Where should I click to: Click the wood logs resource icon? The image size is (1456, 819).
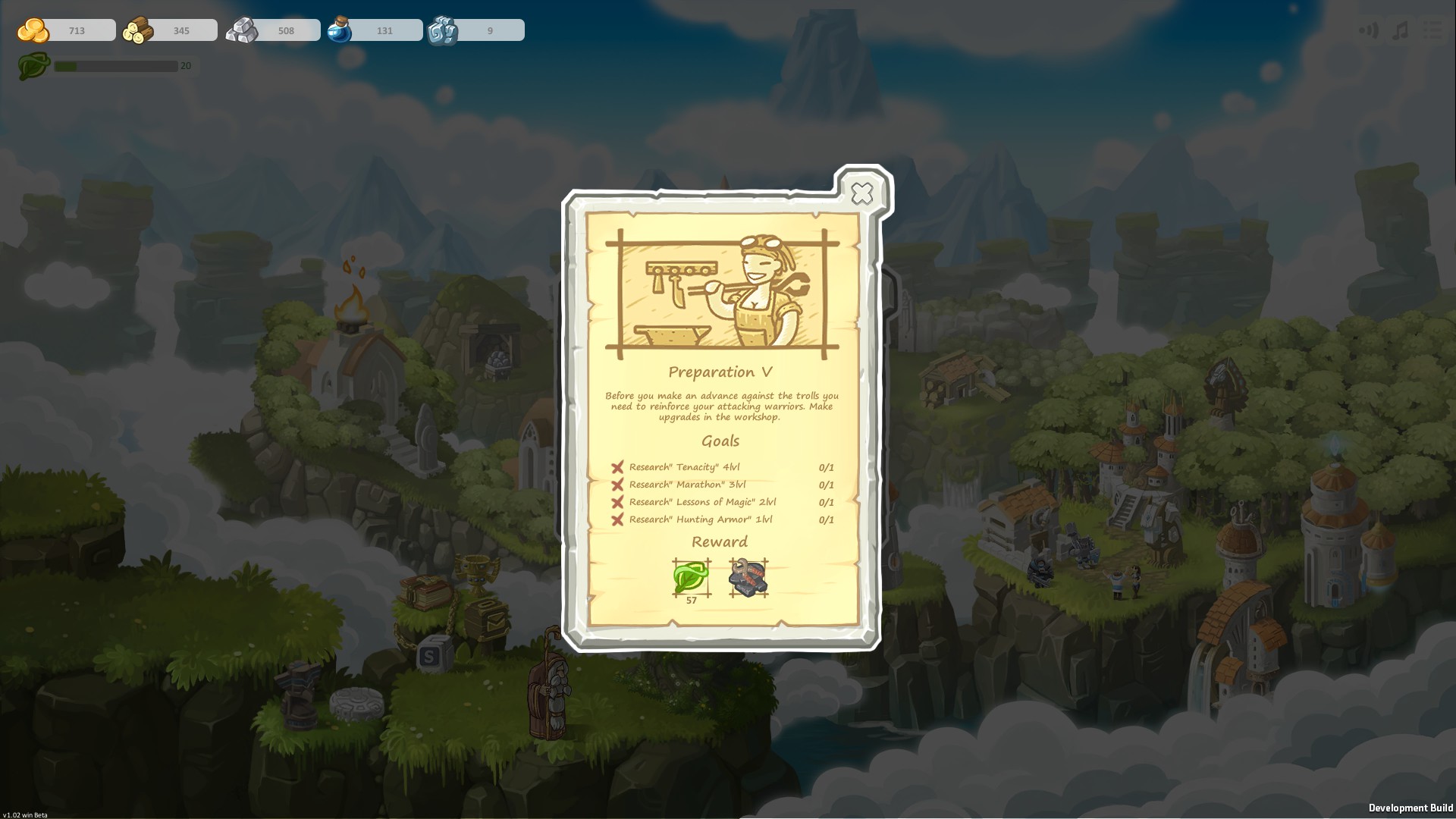136,30
